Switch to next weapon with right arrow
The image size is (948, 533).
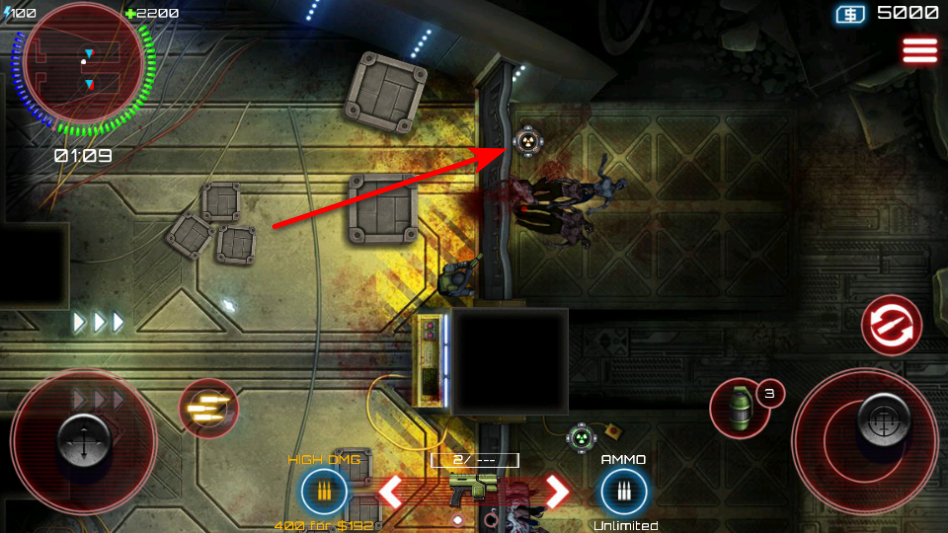pos(556,491)
